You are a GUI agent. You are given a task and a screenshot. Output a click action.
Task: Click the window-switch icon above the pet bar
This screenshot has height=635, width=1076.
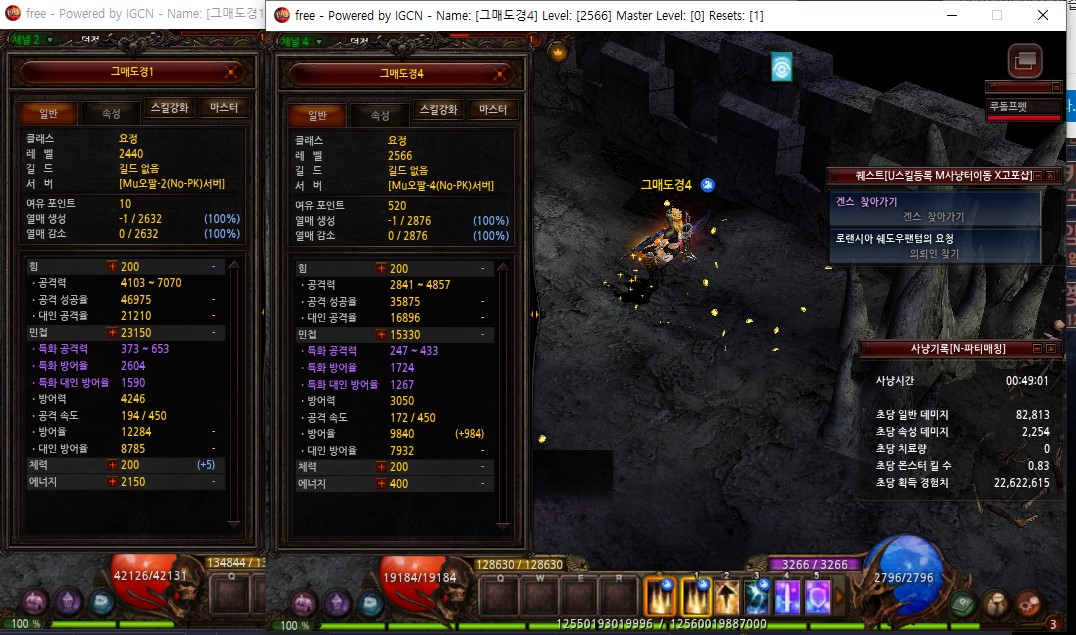(x=1025, y=61)
